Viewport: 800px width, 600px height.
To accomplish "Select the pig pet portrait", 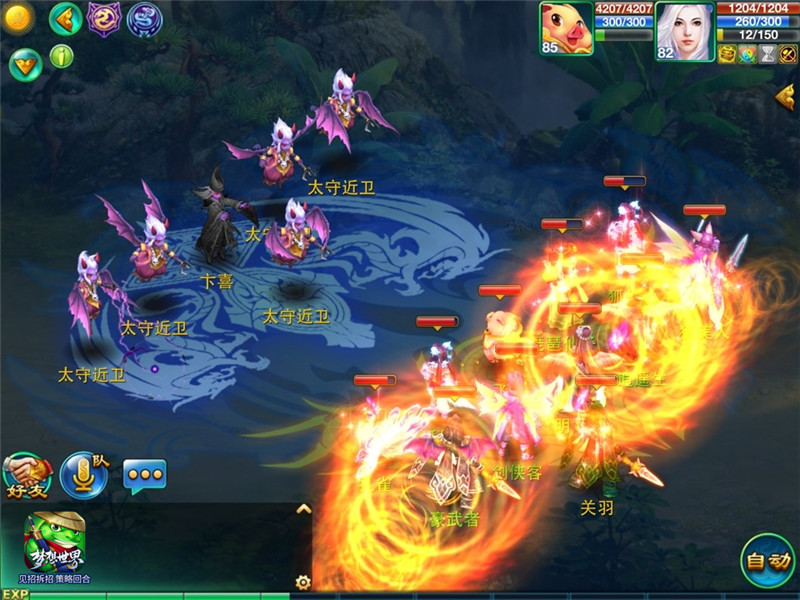I will [566, 28].
